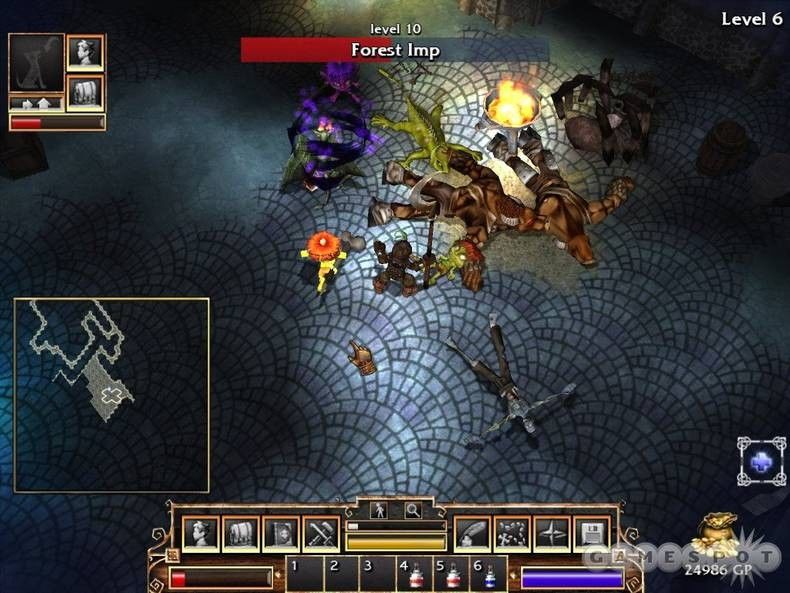The image size is (790, 593).
Task: Open the inventory backpack in bottom bar
Action: point(241,534)
